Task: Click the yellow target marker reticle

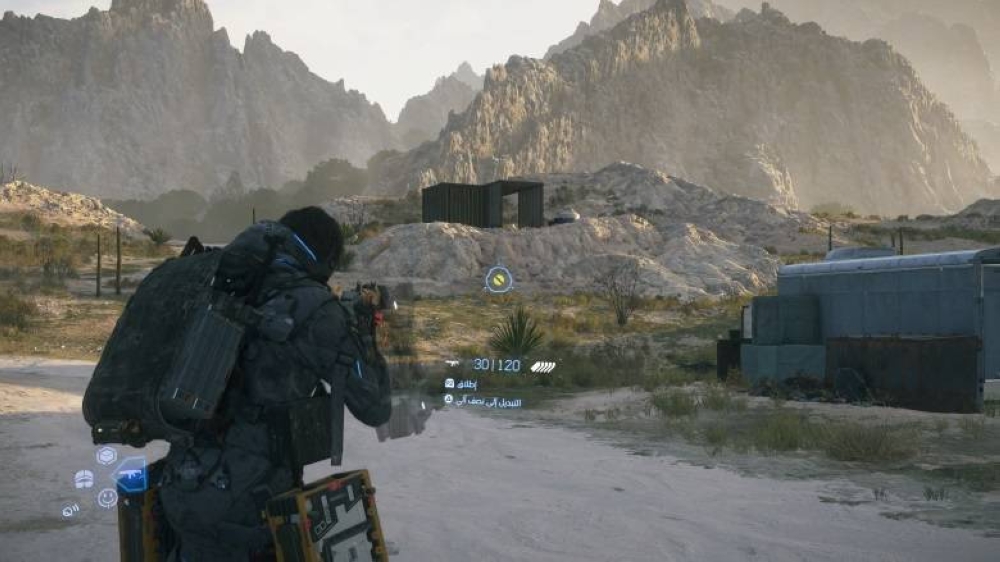Action: [498, 279]
